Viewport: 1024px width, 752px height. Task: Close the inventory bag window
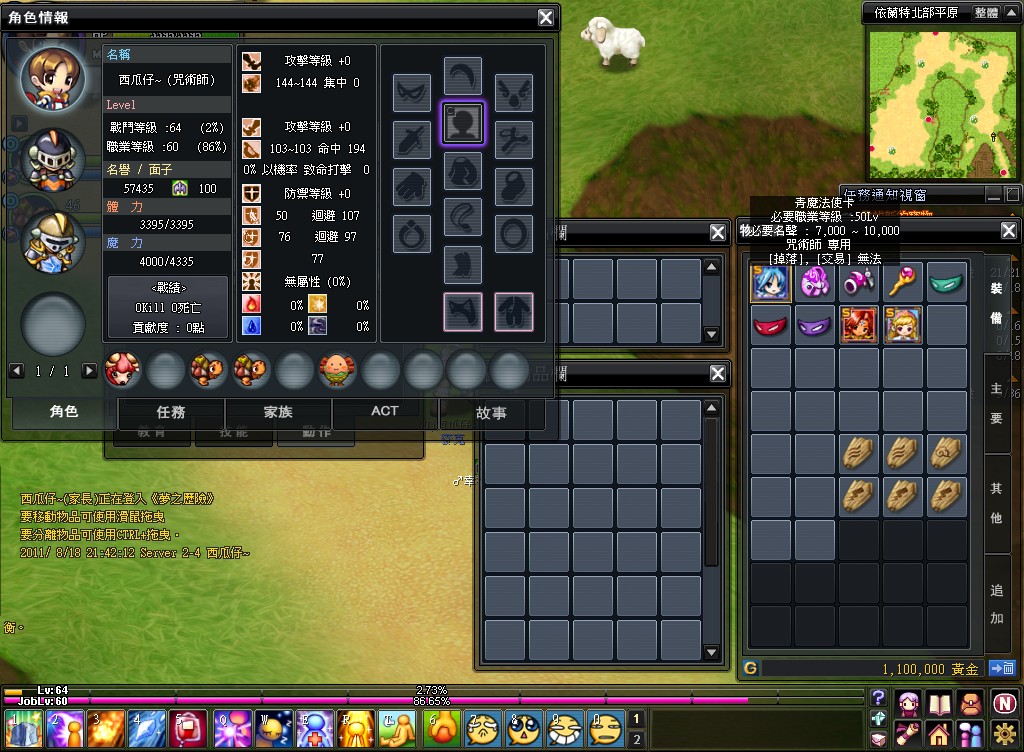1008,231
